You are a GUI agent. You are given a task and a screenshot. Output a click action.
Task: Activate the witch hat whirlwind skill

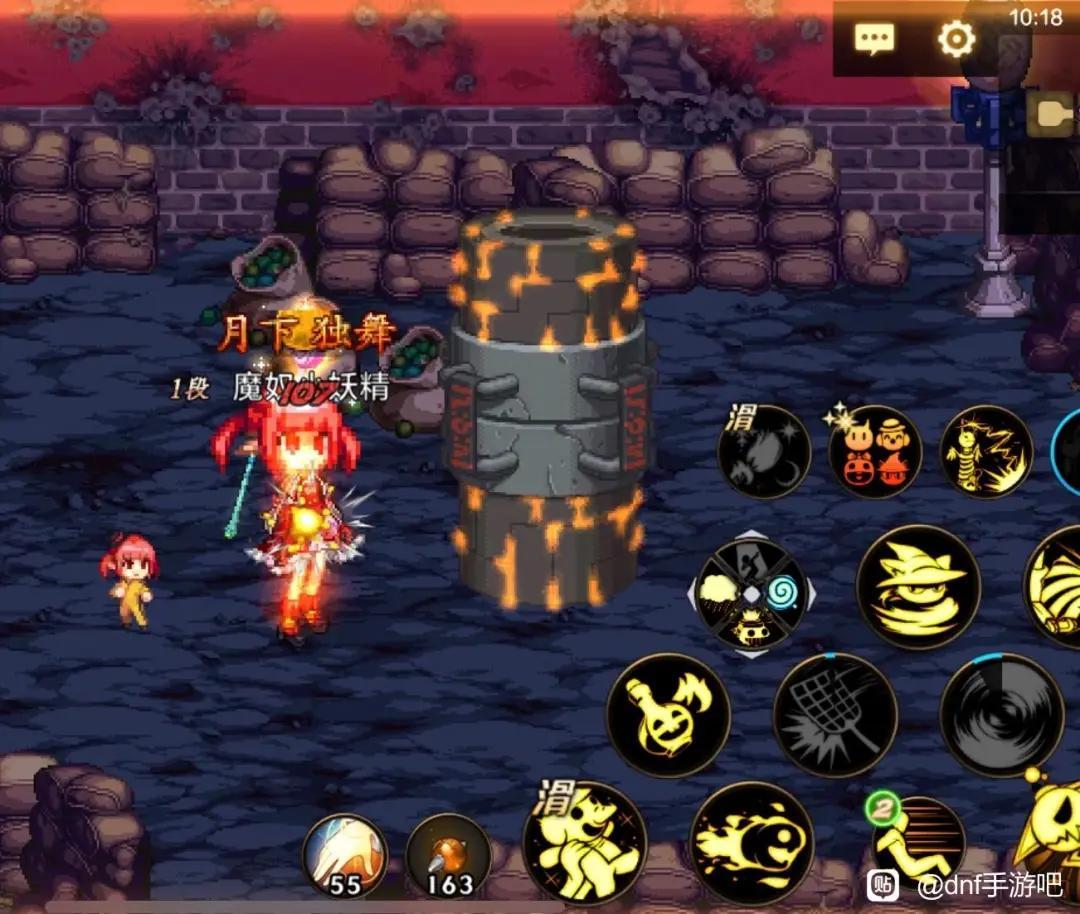pos(918,588)
